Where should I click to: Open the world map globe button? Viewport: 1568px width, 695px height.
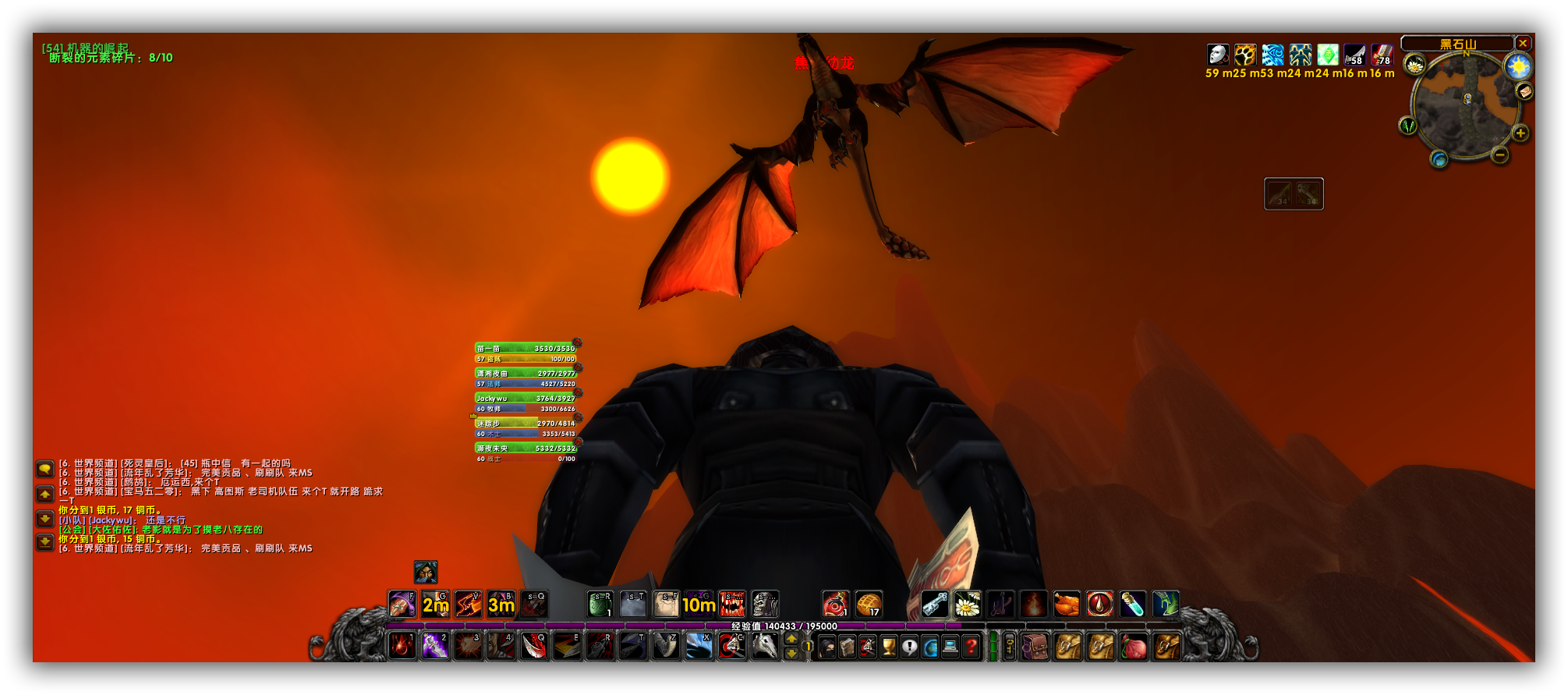coord(1439,160)
